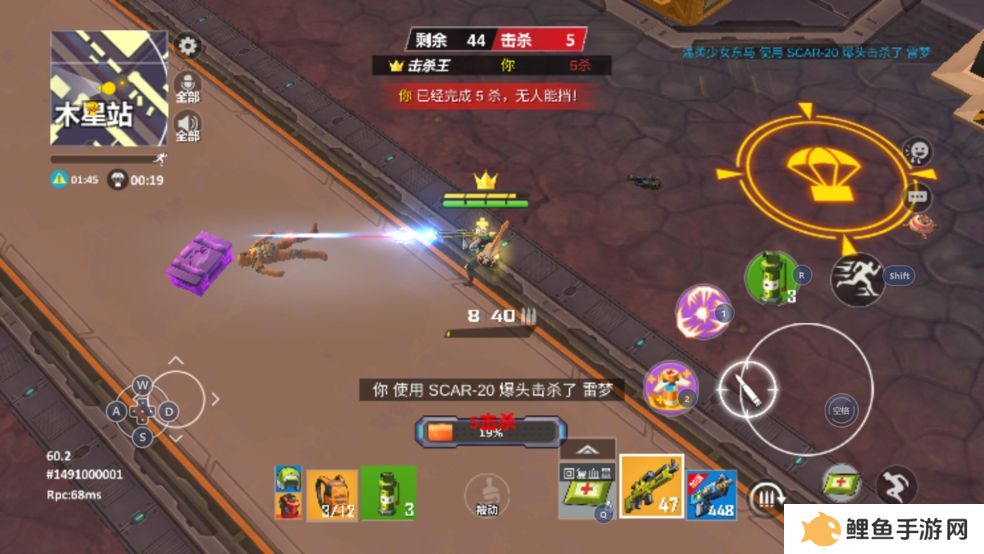
Task: Expand the healing item list arrow
Action: click(585, 451)
